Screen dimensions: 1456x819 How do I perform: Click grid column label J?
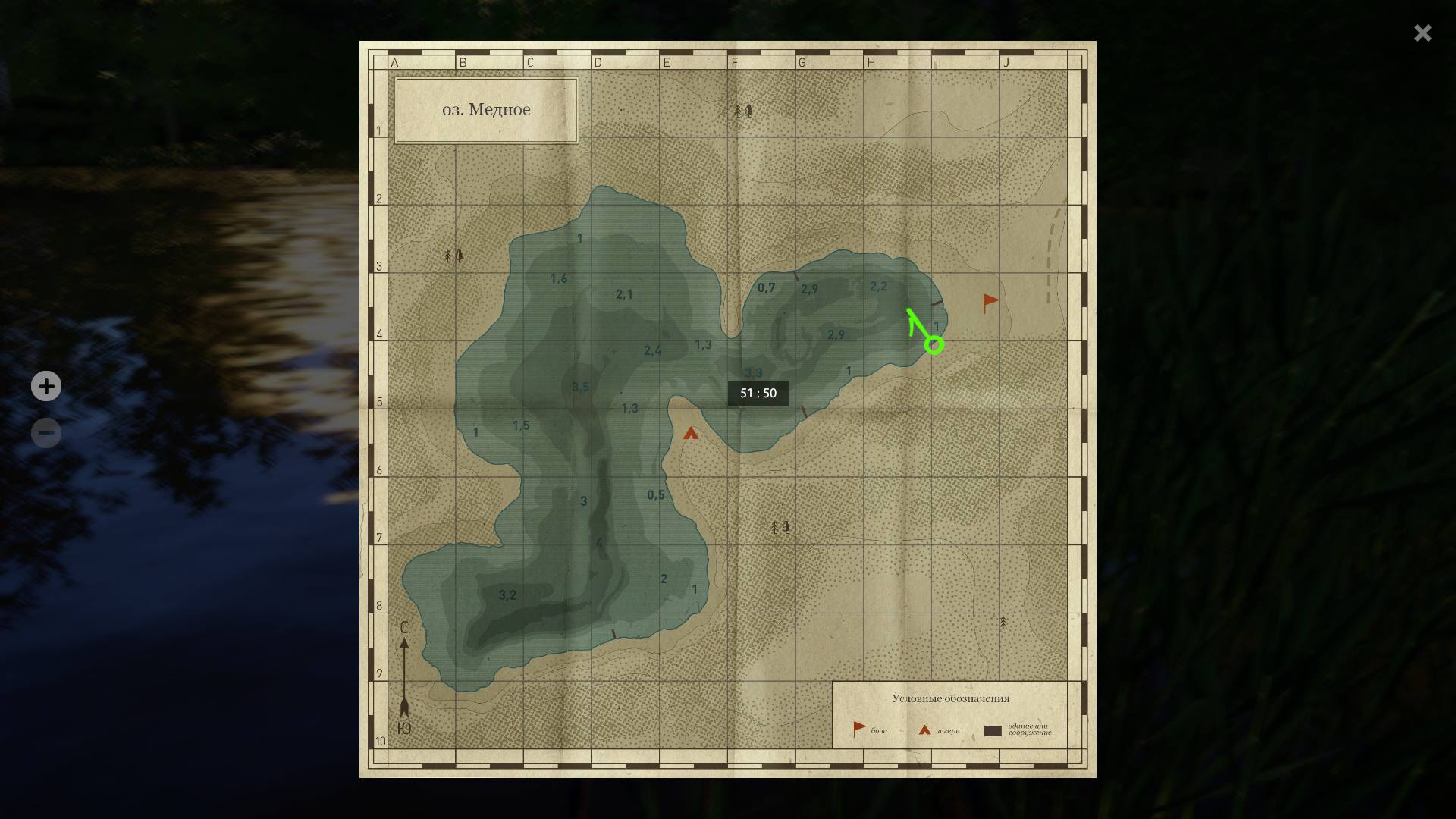click(1006, 62)
